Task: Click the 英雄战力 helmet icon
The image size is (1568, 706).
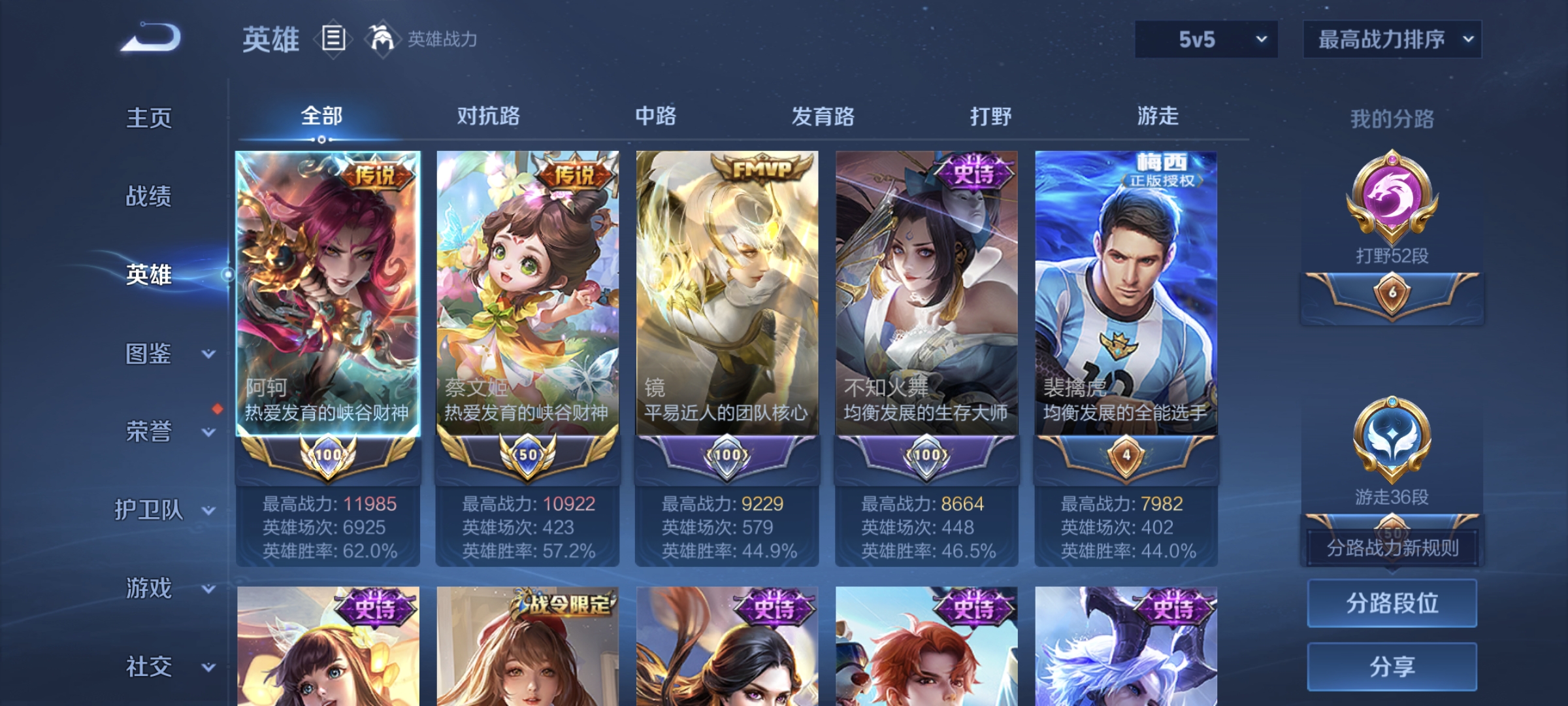Action: point(382,38)
